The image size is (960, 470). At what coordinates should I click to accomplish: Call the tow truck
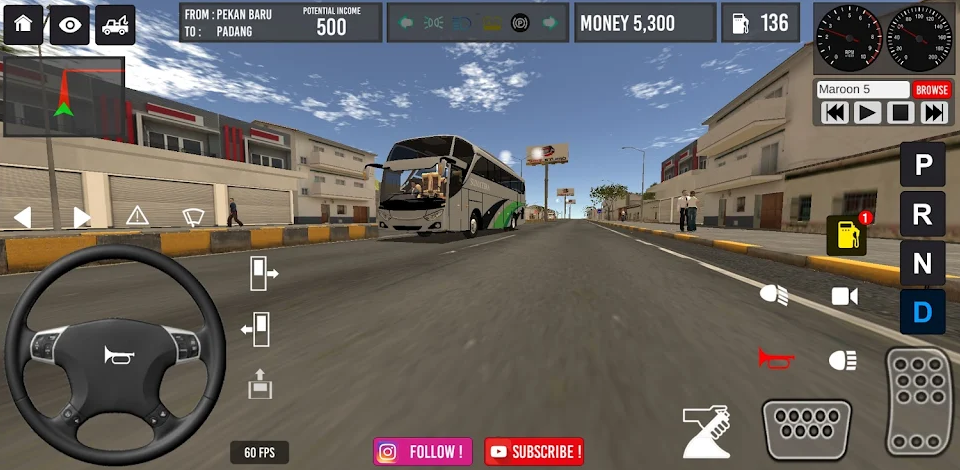coord(115,25)
